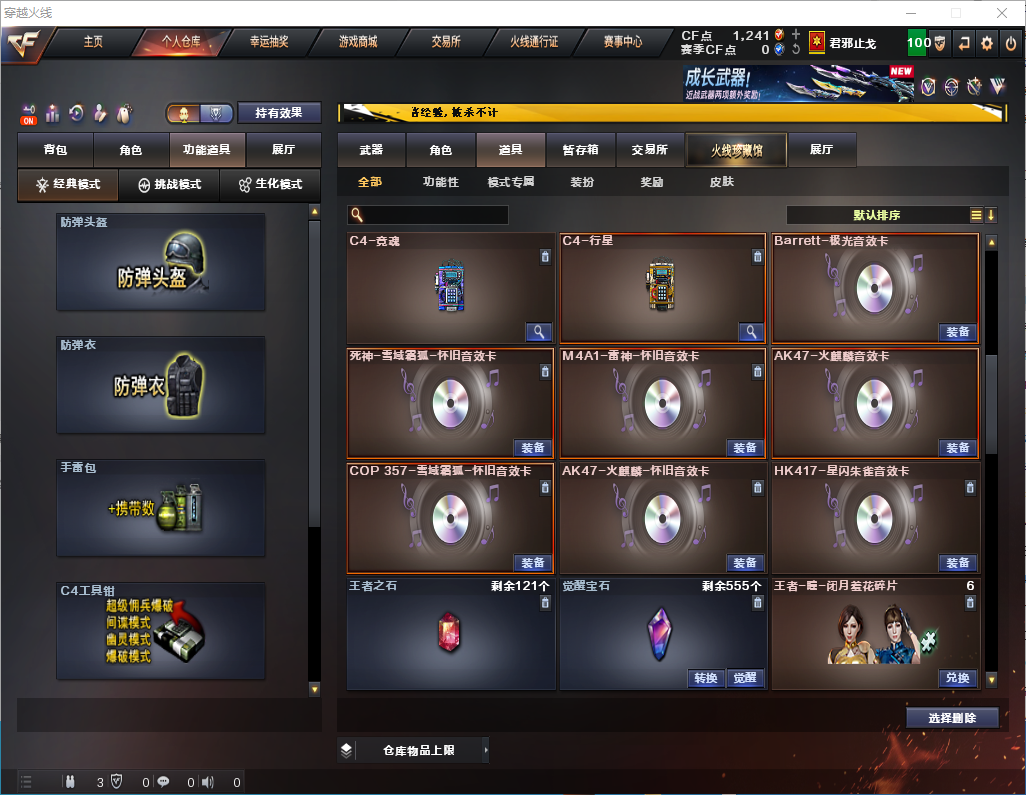Pick the 手雷包 grenade pack item
Viewport: 1026px width, 795px height.
coord(161,508)
